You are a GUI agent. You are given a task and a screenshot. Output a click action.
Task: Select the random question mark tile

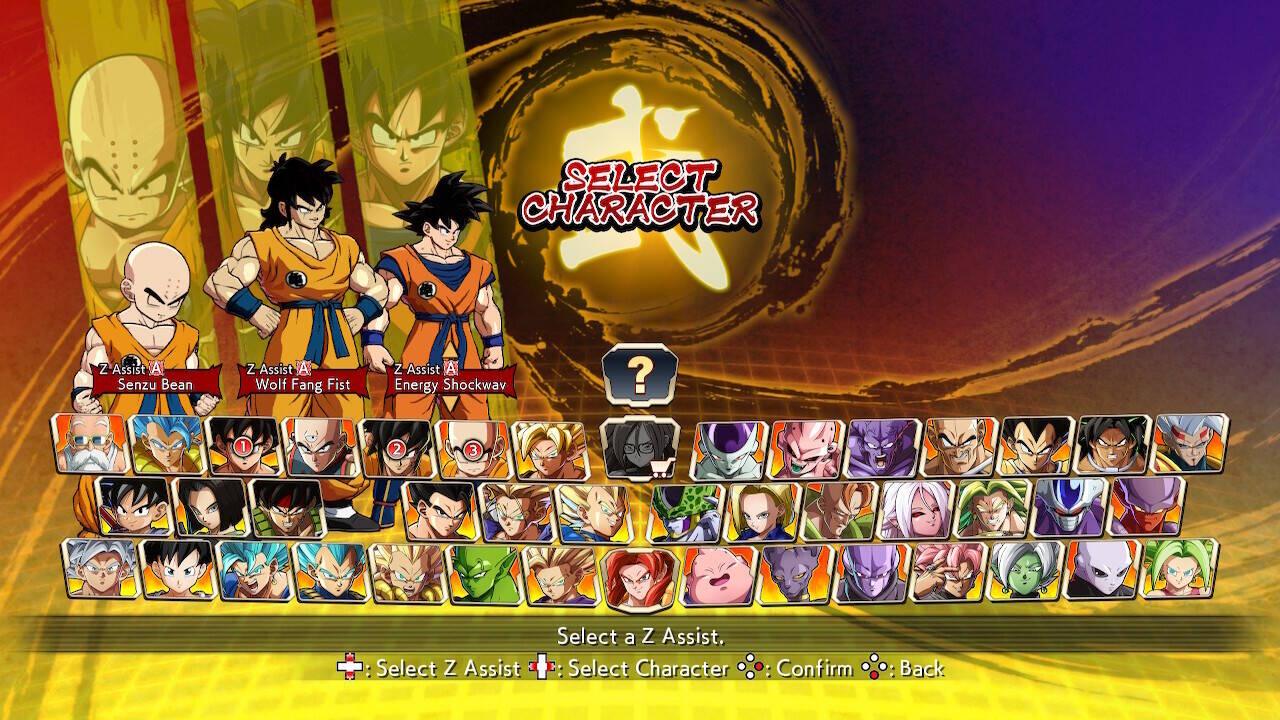(640, 374)
